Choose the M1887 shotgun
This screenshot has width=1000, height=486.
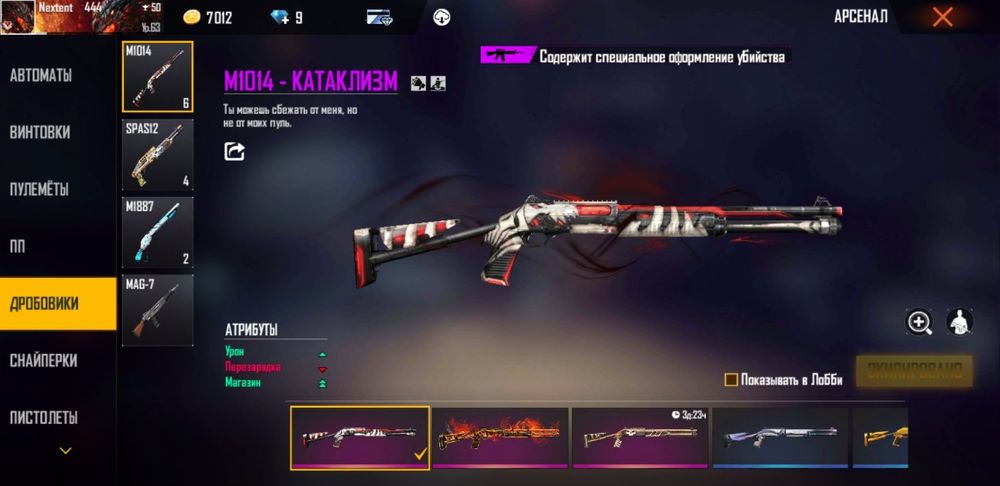coord(157,232)
